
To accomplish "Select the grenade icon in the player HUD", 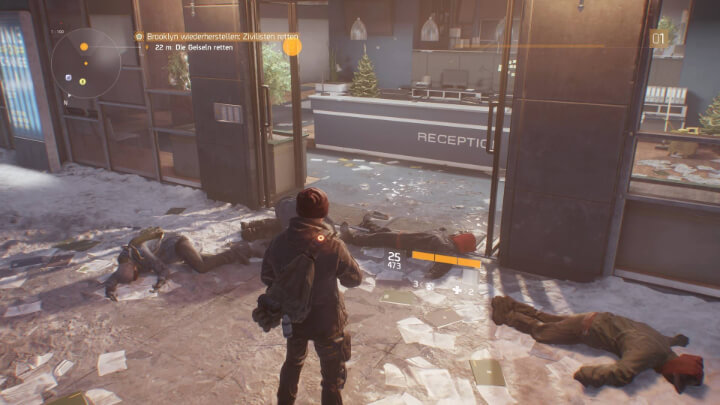I will click(427, 285).
